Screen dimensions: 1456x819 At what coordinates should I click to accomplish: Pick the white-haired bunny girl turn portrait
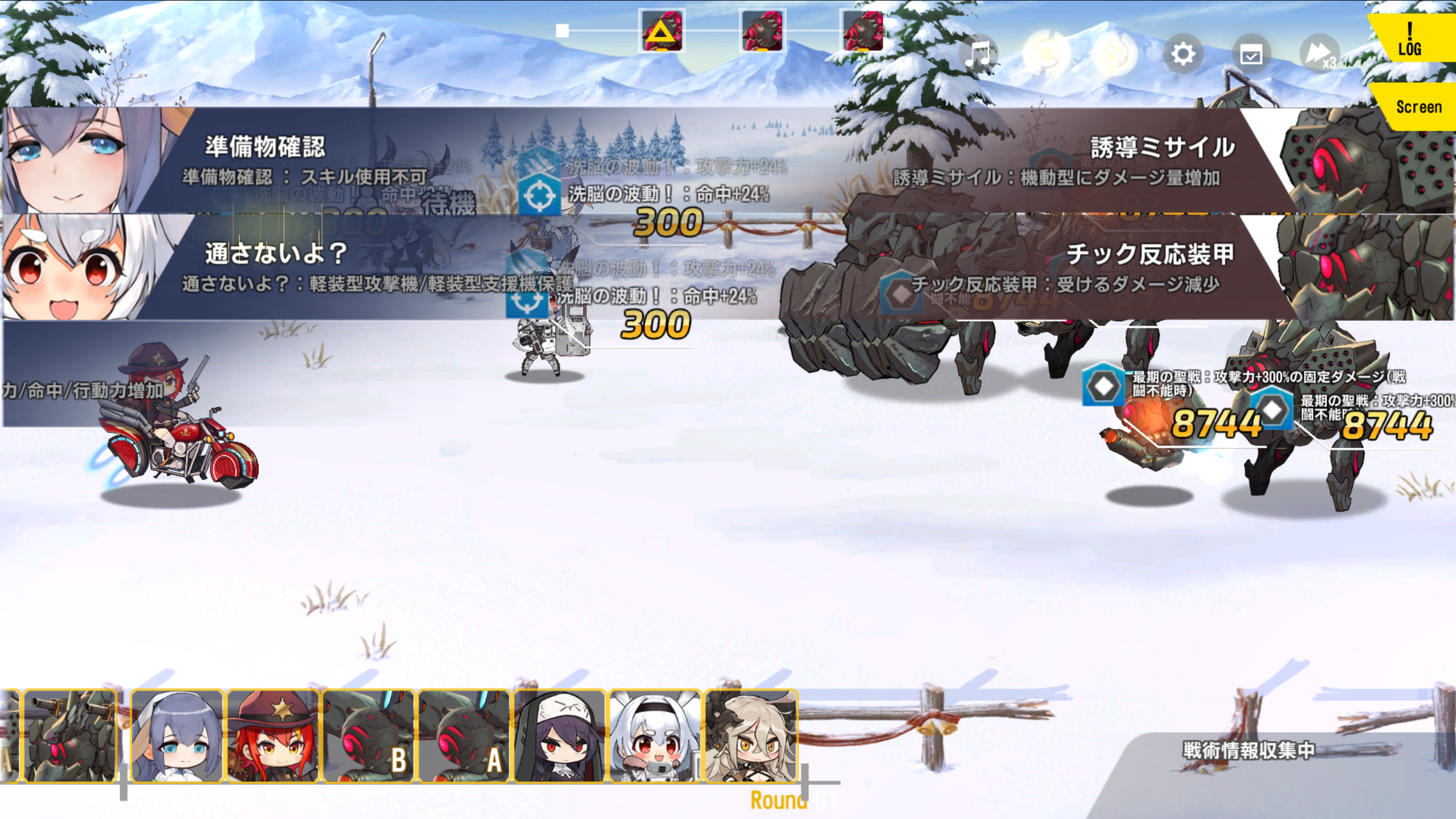(x=655, y=736)
